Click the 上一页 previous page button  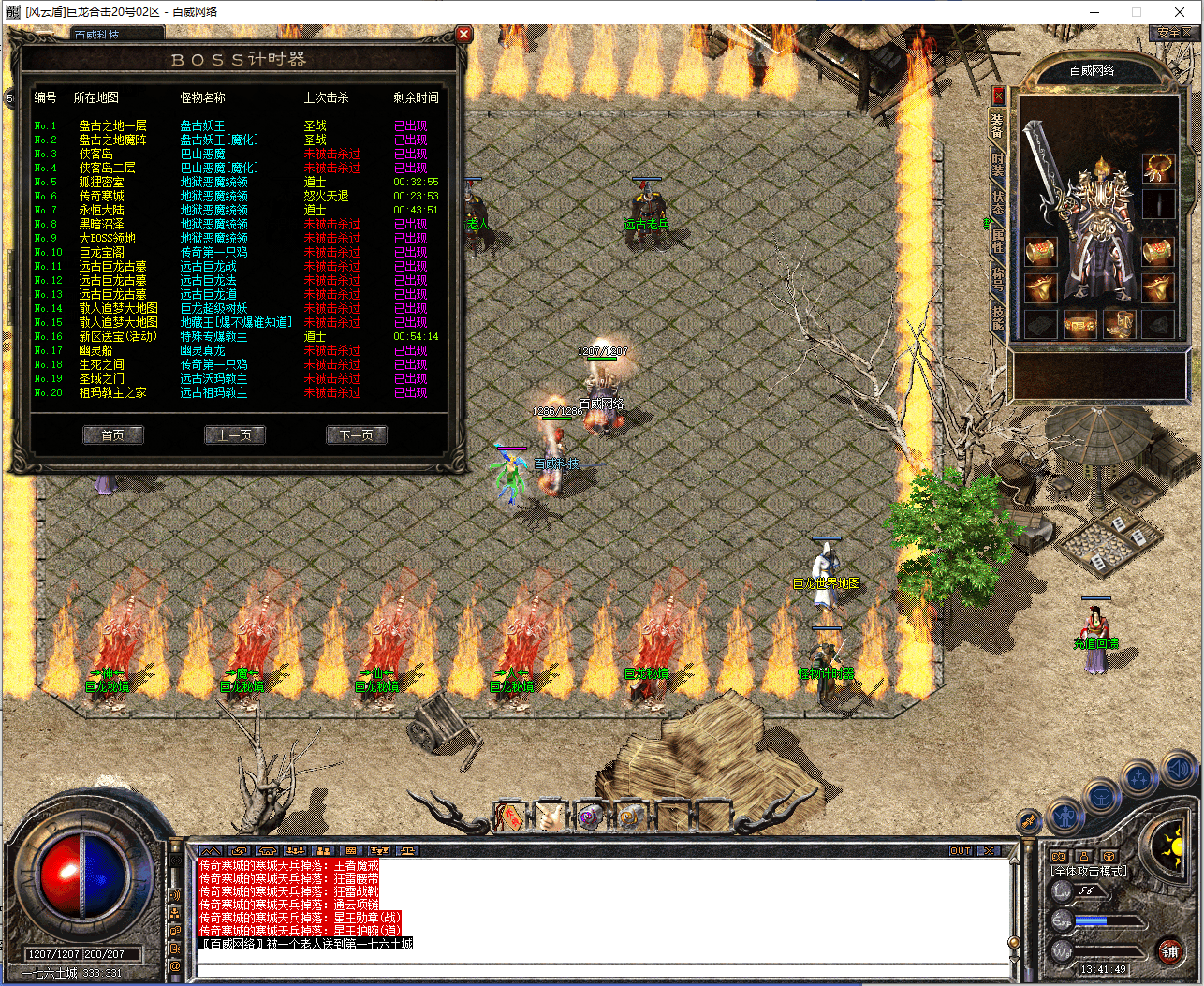pyautogui.click(x=235, y=434)
